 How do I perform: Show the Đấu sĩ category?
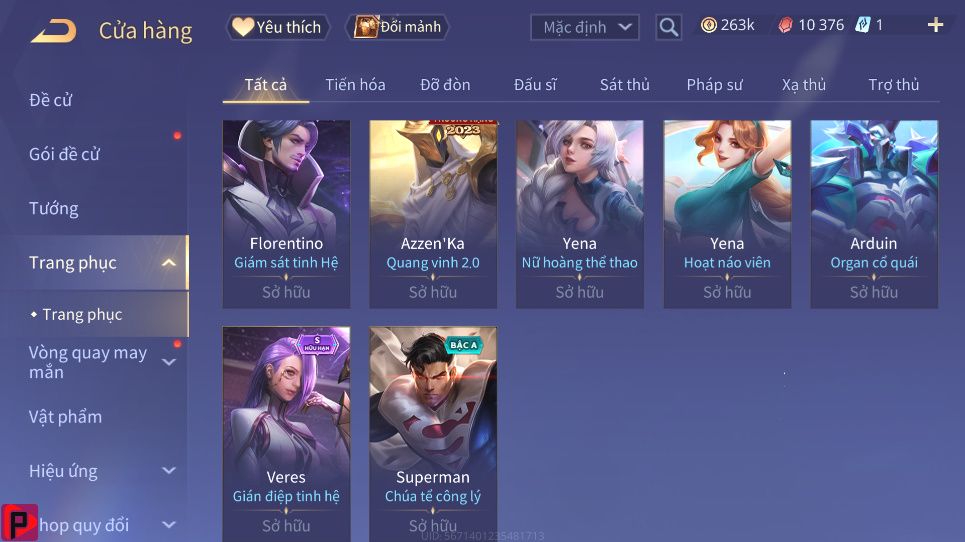[x=535, y=85]
